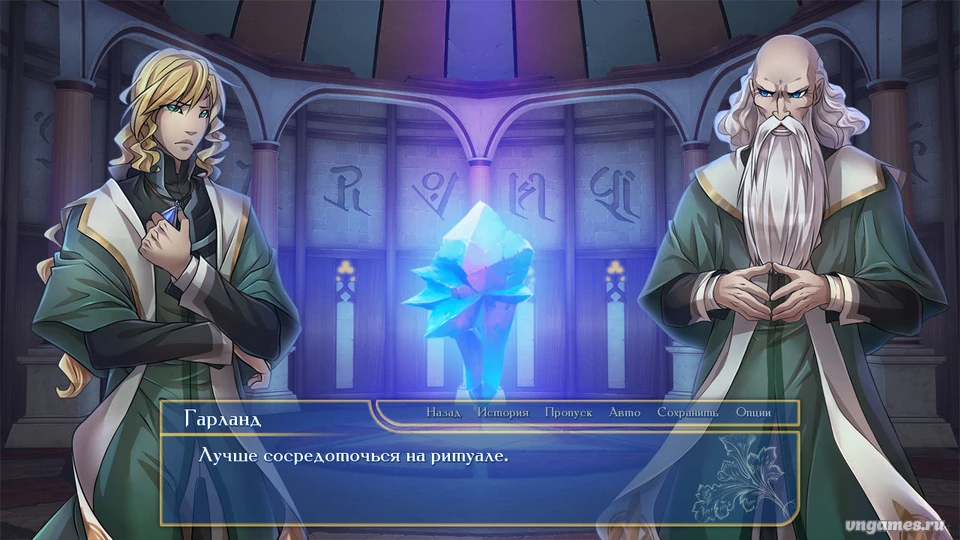Toggle Авто auto-advance mode
The width and height of the screenshot is (960, 540).
[624, 412]
